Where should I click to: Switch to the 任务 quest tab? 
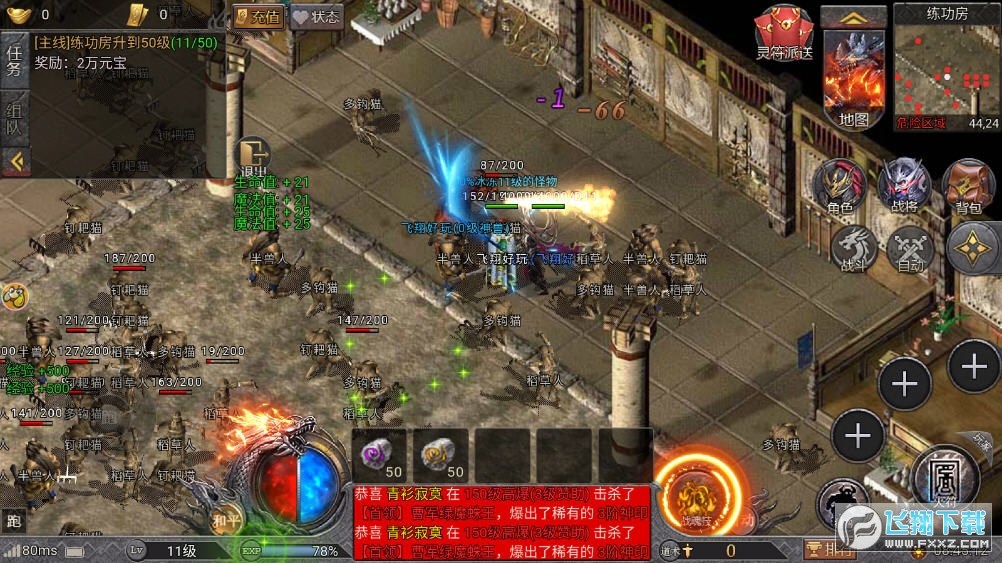(x=14, y=58)
